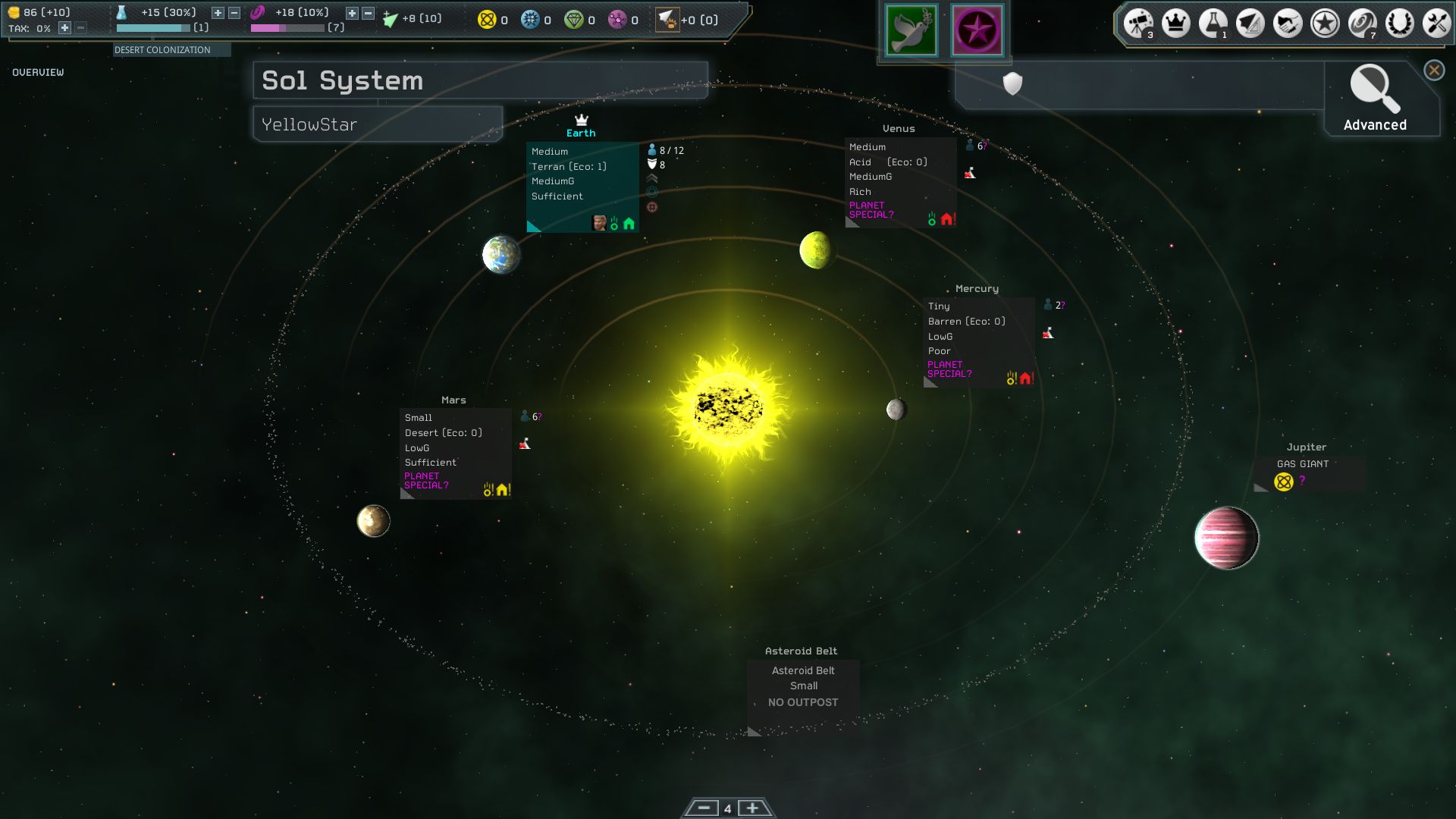Viewport: 1456px width, 819px height.
Task: Decrease the purple ring allocation
Action: (x=369, y=13)
